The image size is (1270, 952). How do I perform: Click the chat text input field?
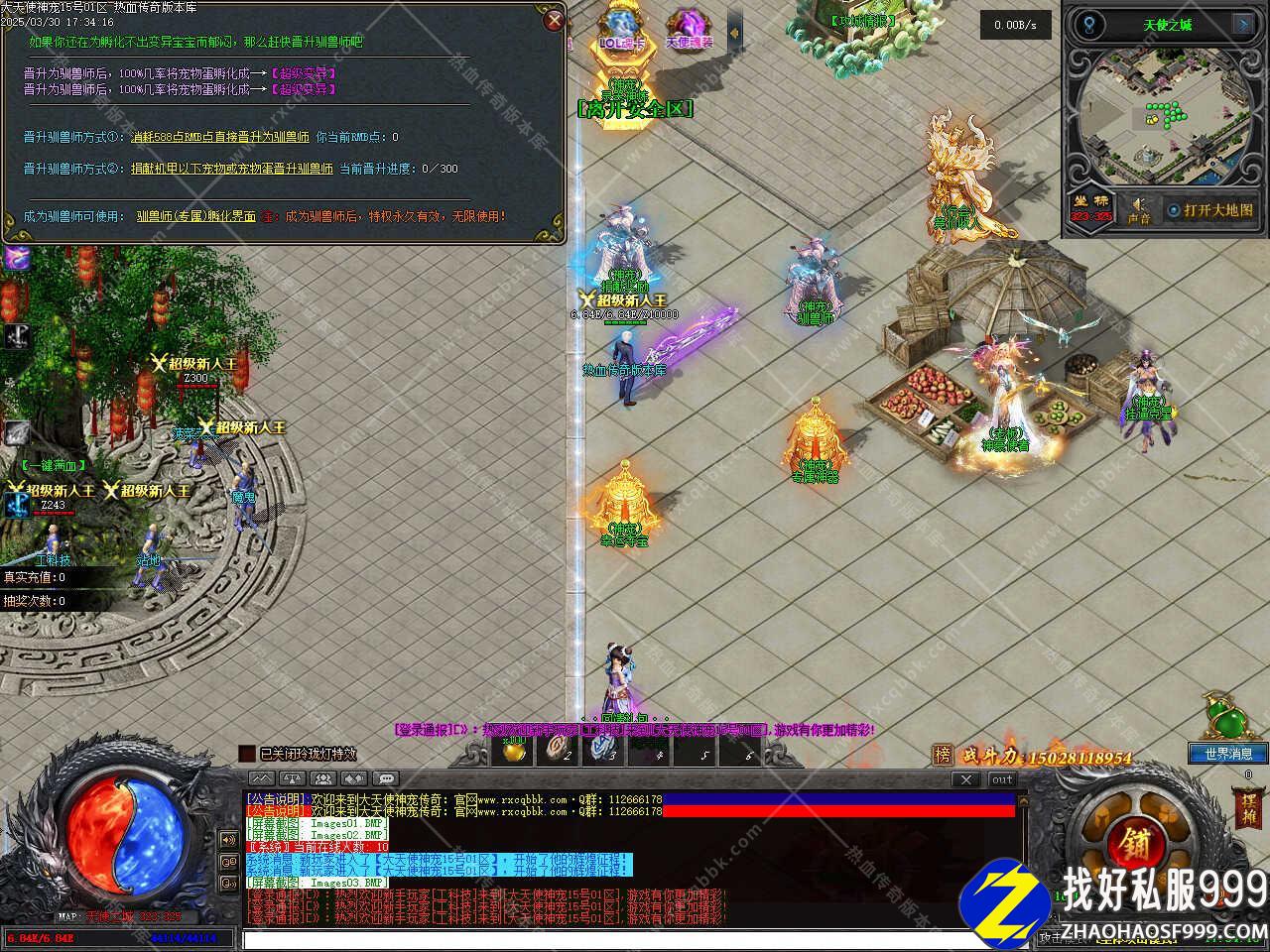tap(635, 939)
